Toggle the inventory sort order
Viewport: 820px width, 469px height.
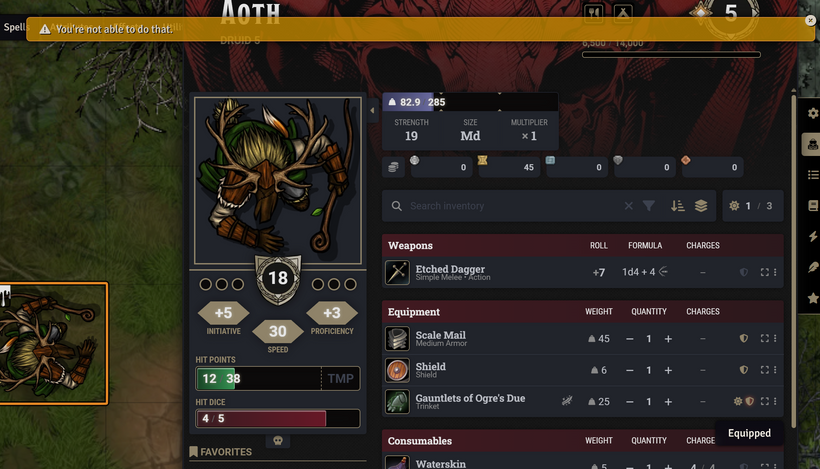677,206
